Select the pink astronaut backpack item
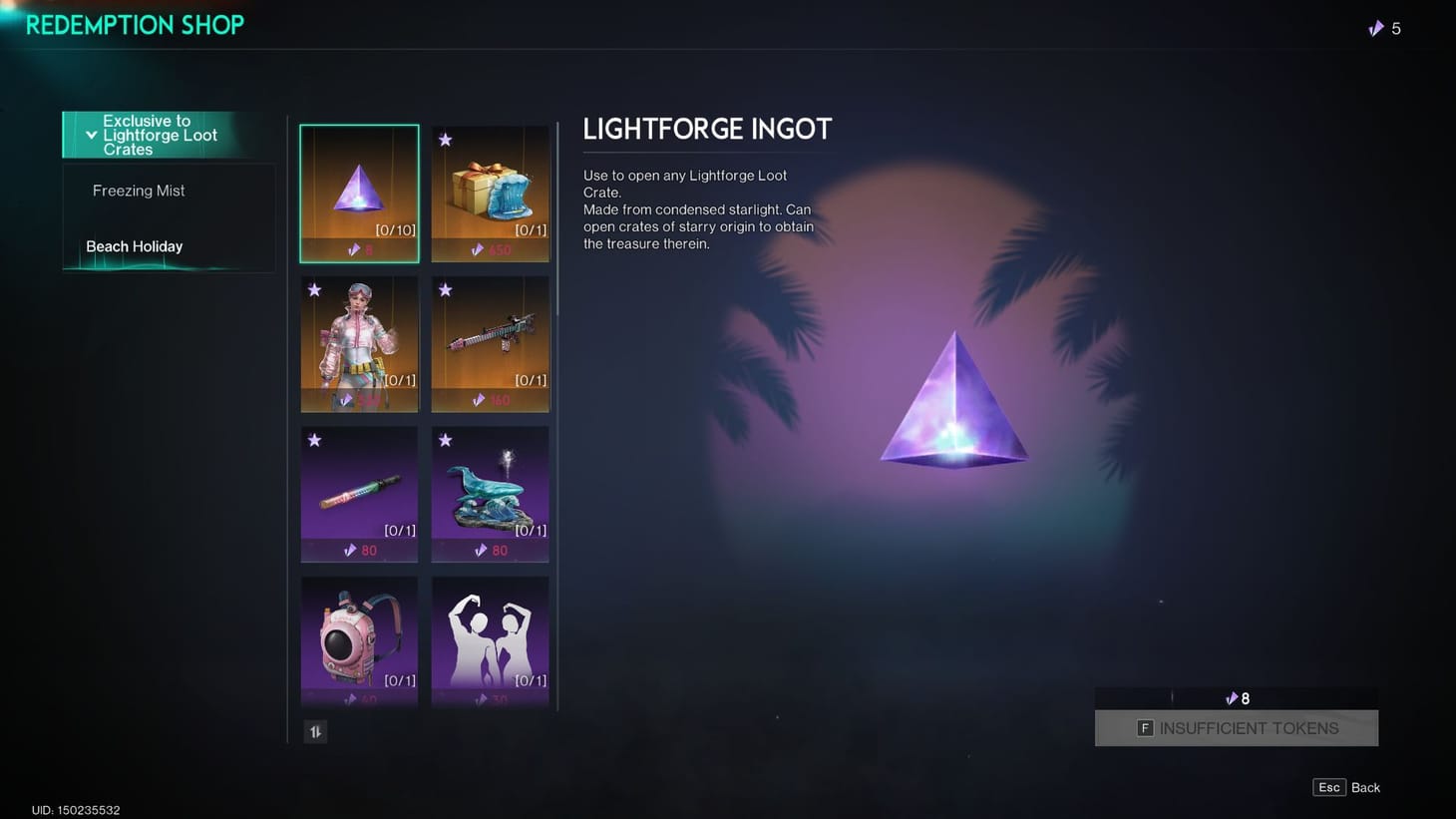 (359, 642)
